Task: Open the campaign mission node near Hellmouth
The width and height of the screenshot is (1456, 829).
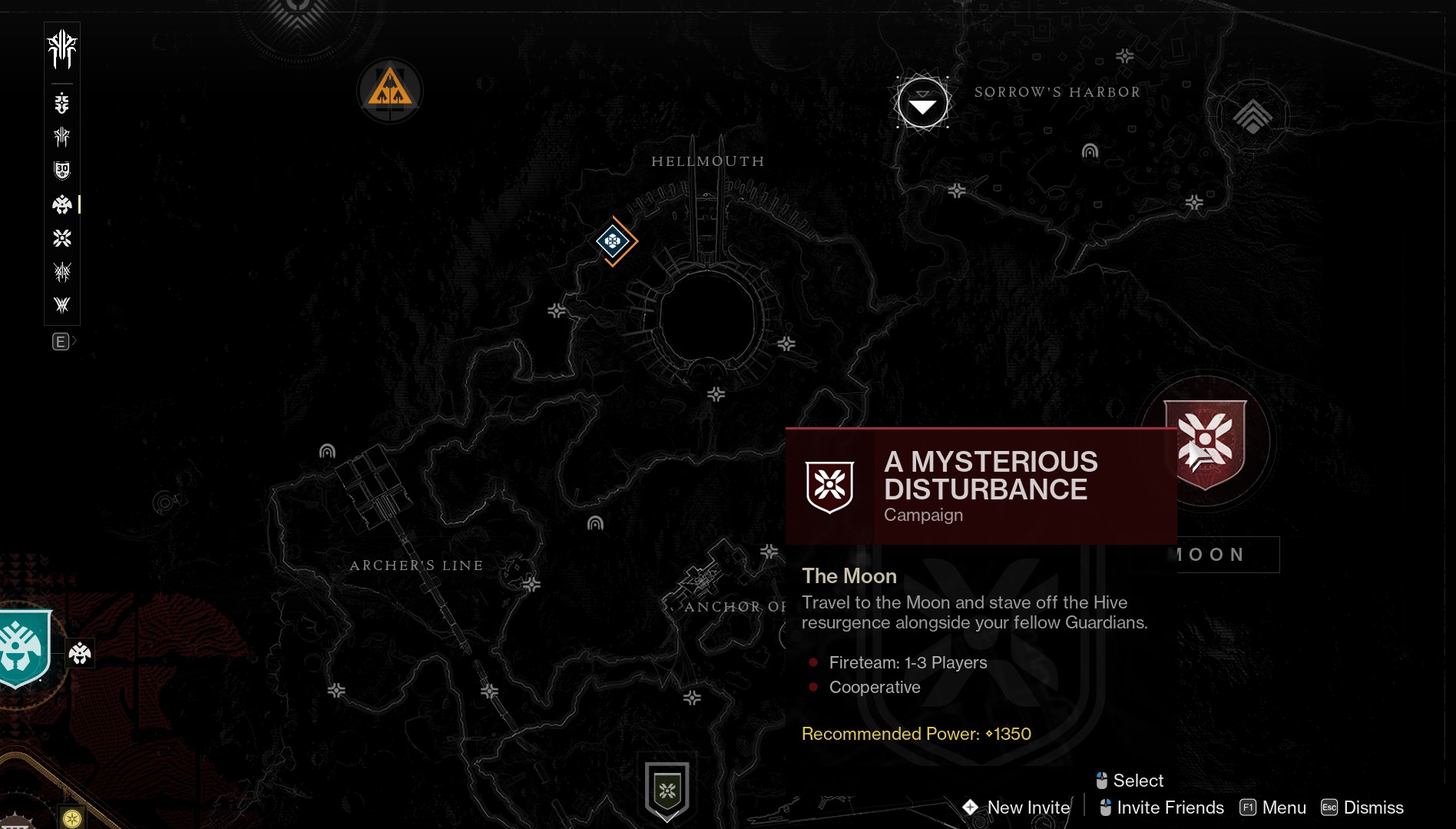Action: pyautogui.click(x=614, y=241)
